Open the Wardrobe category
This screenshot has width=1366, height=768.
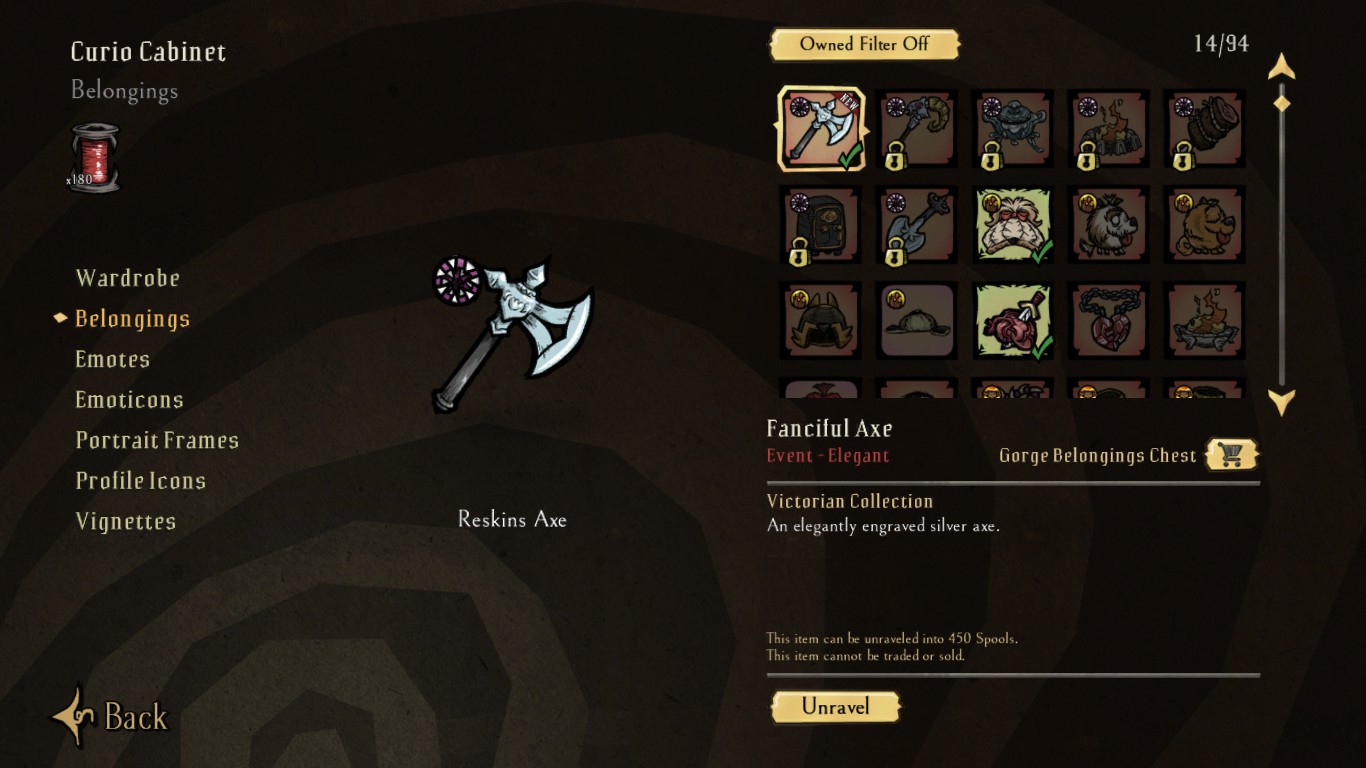(128, 278)
